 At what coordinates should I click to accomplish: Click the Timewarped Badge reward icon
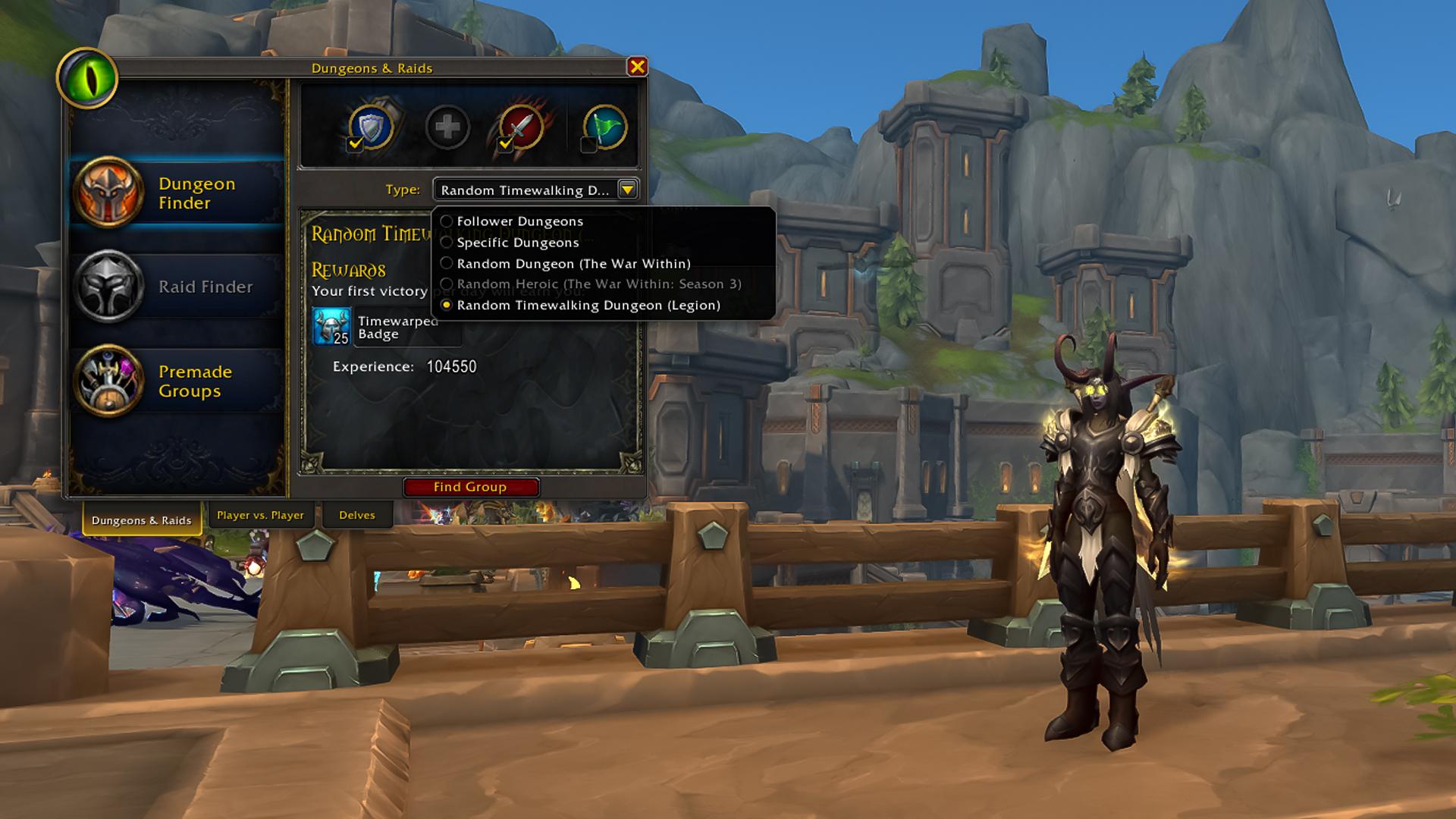pyautogui.click(x=331, y=327)
